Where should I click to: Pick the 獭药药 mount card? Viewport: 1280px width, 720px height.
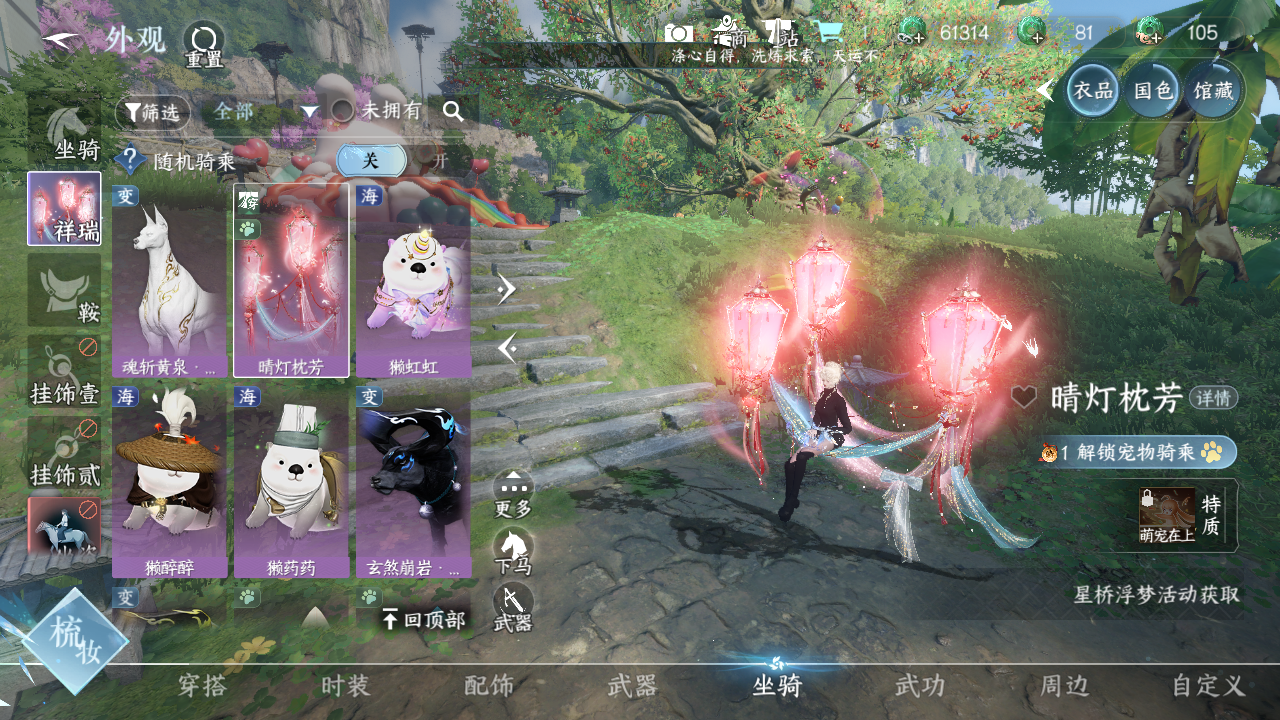[x=291, y=482]
